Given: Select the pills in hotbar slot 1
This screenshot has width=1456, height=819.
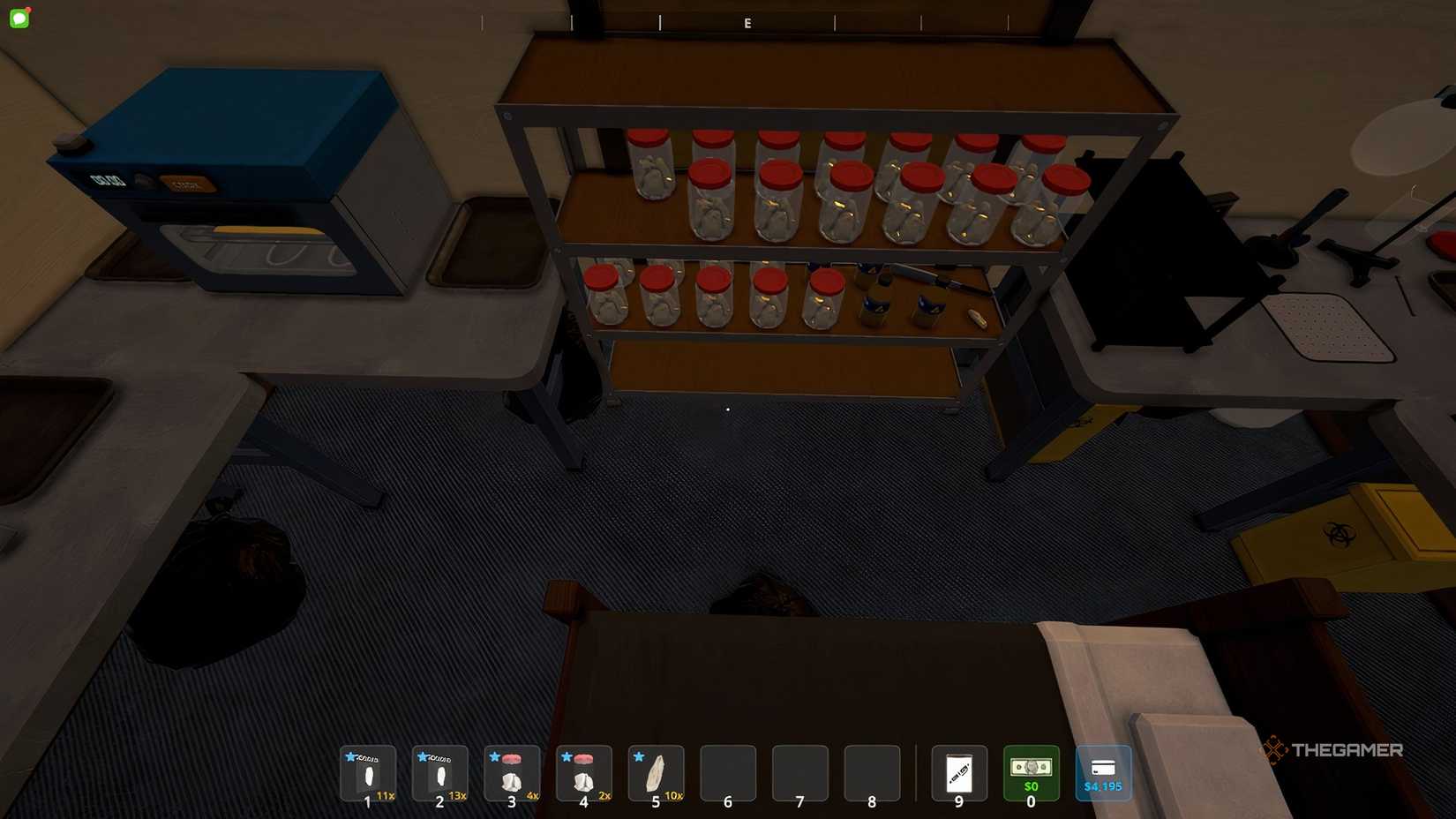Looking at the screenshot, I should pos(368,775).
